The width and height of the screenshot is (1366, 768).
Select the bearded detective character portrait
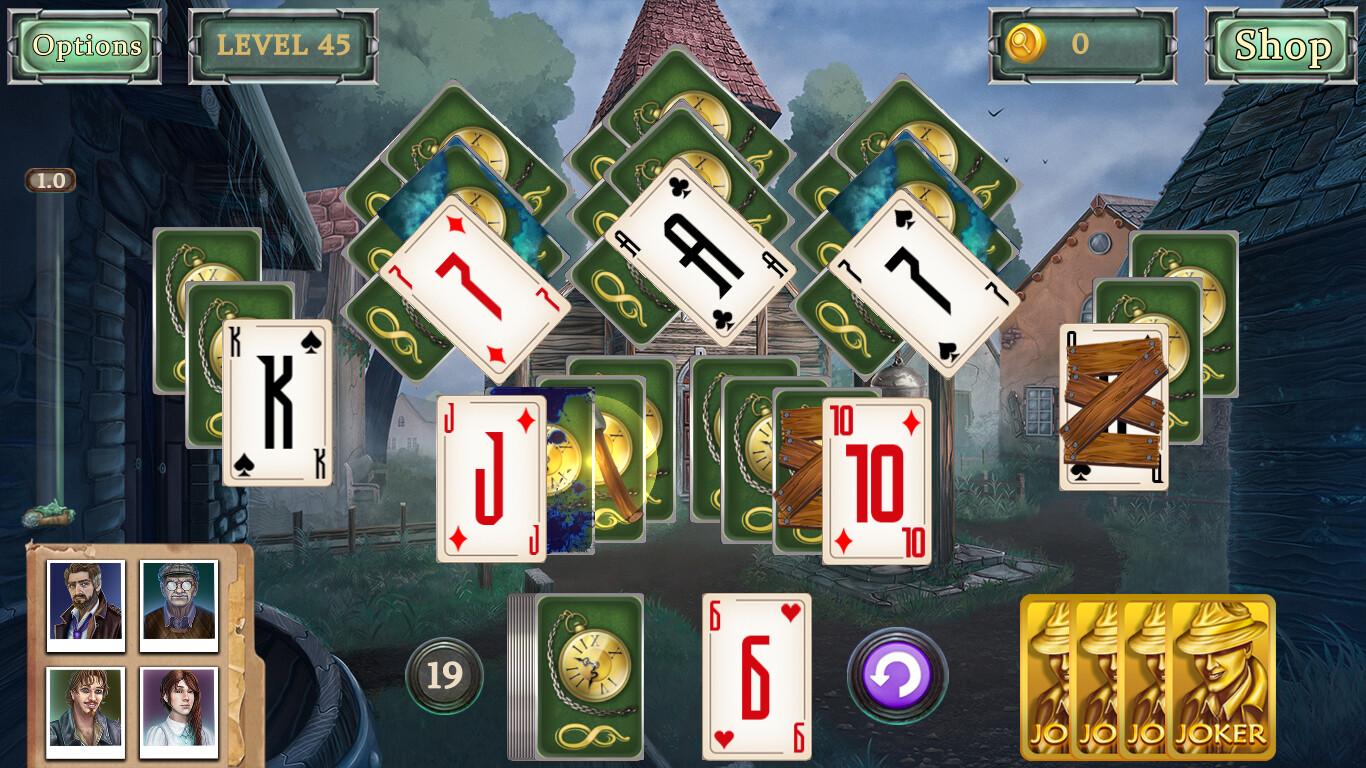[83, 603]
